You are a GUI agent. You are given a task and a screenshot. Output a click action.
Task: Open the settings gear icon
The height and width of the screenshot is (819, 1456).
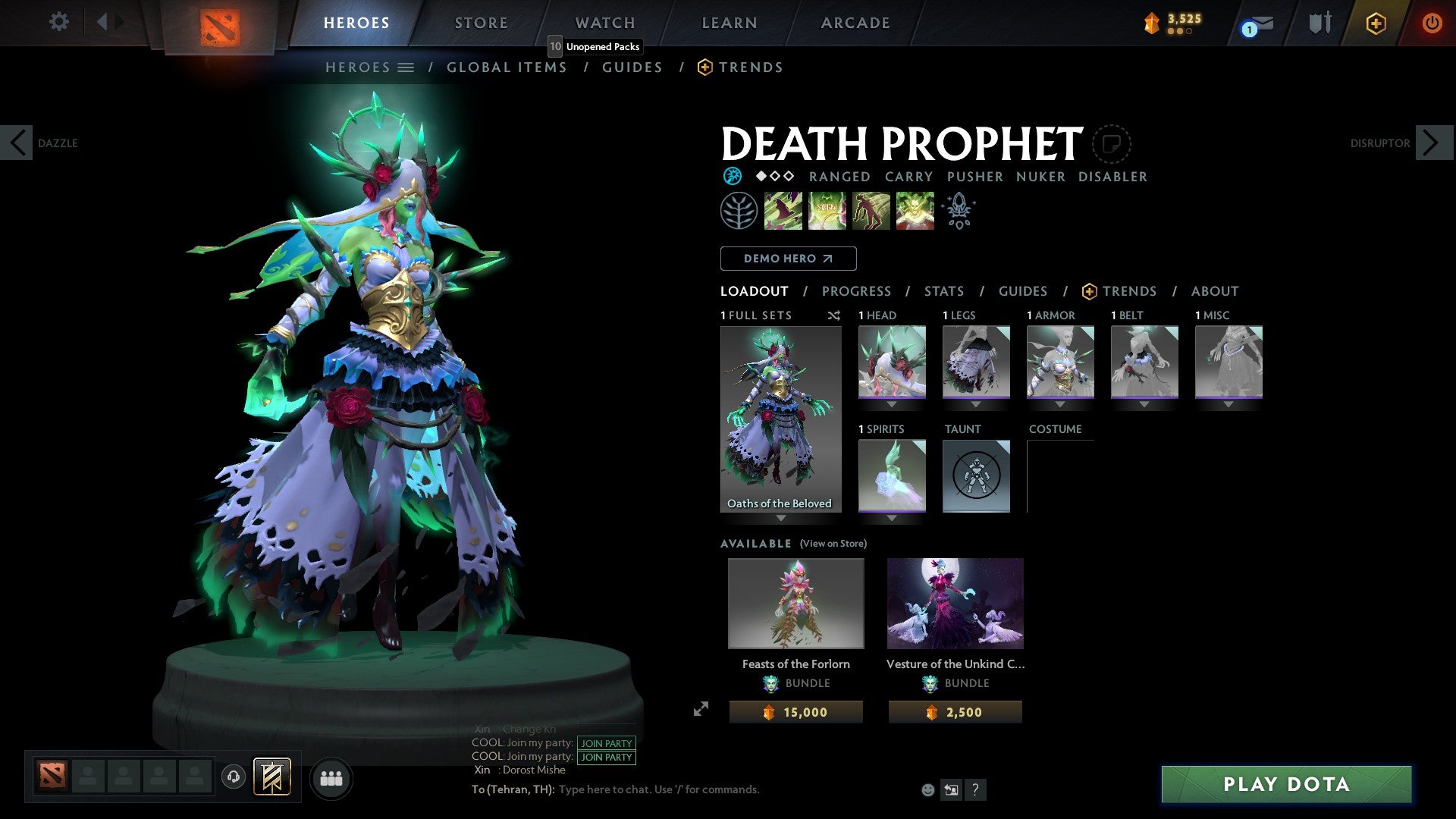[58, 22]
